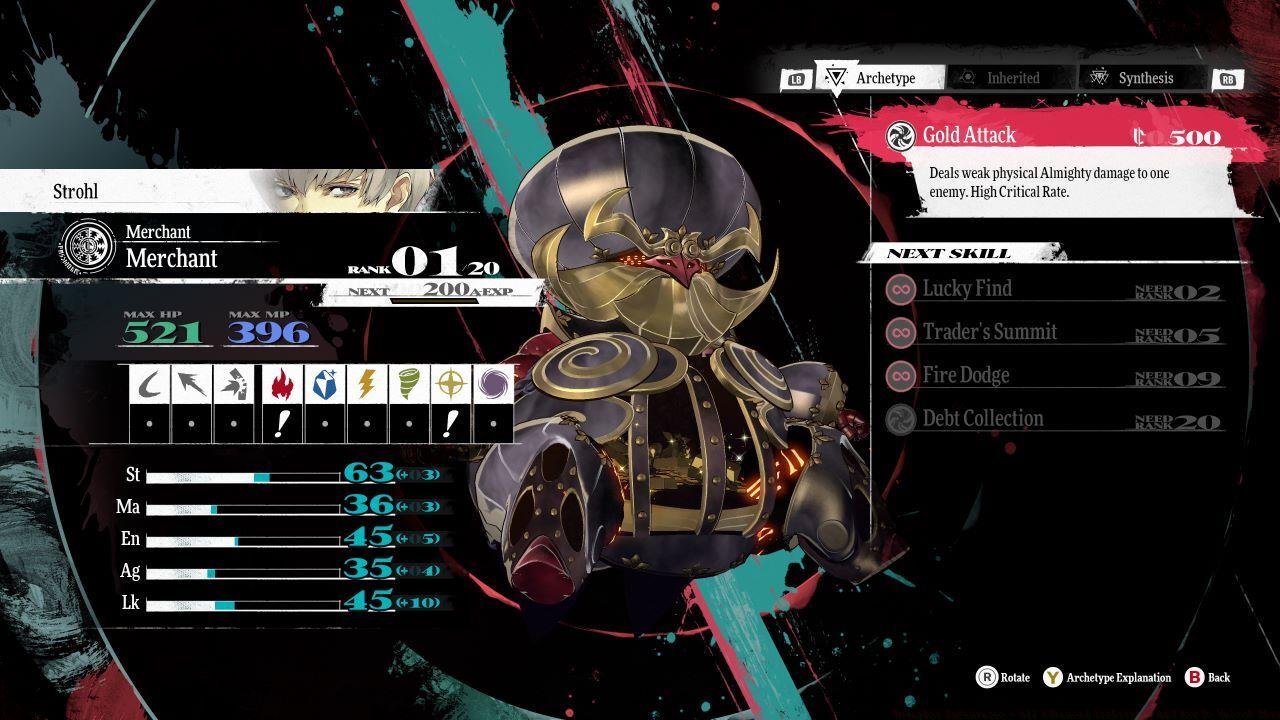Switch to the Inherited tab
The image size is (1280, 720).
click(x=1009, y=78)
